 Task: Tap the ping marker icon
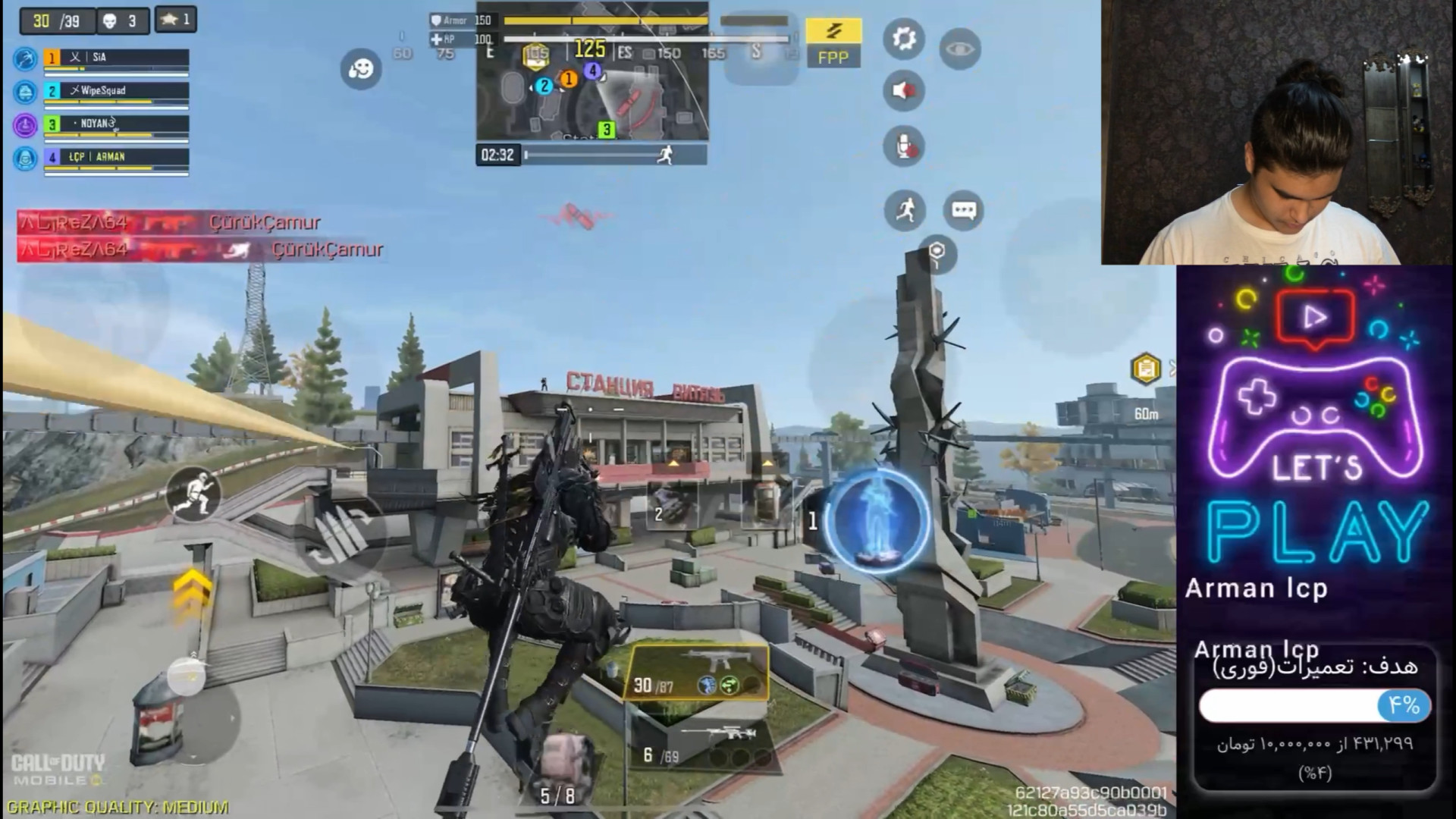(x=938, y=254)
